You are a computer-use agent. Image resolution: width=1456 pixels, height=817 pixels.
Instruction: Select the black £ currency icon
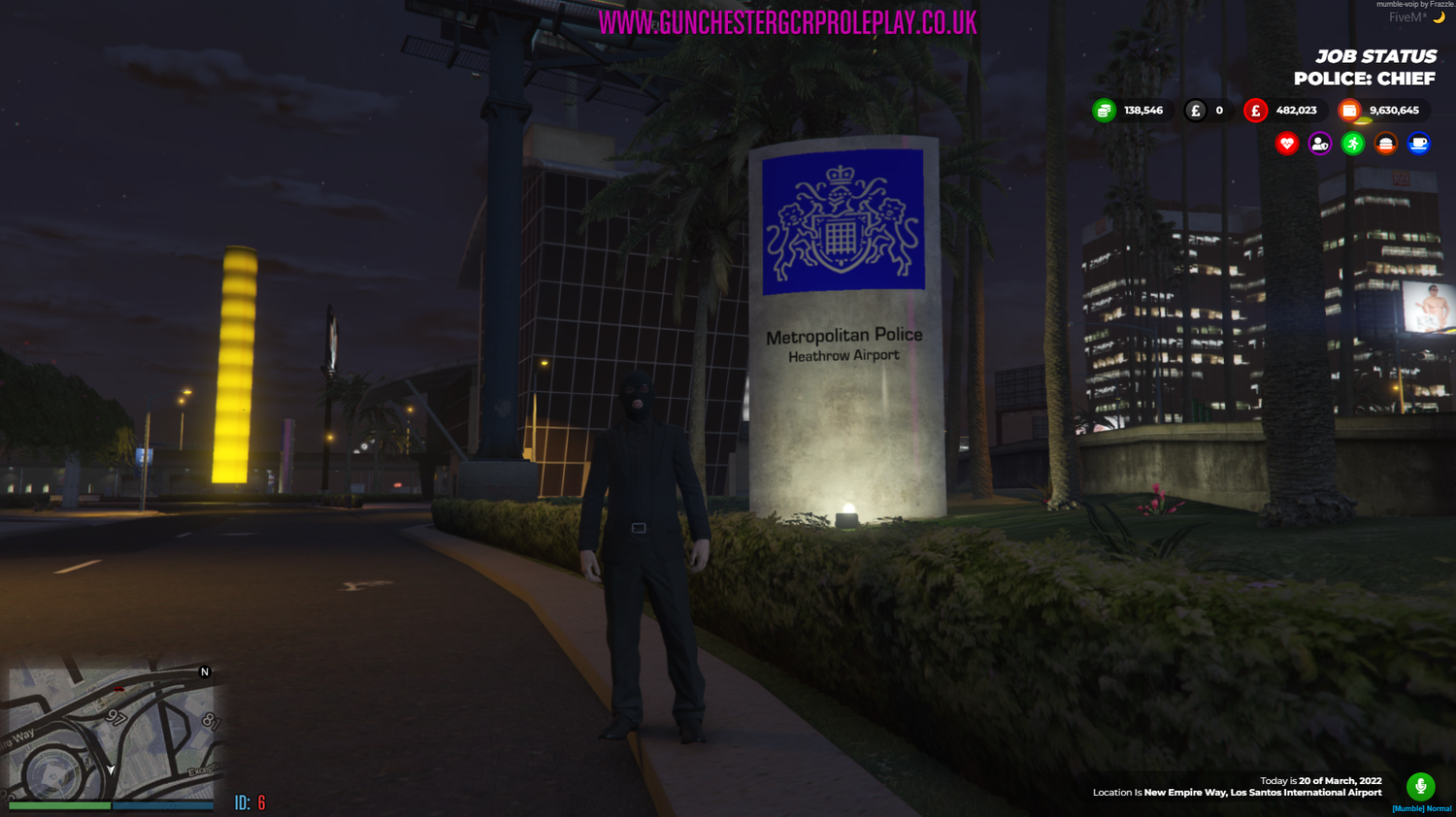tap(1196, 110)
